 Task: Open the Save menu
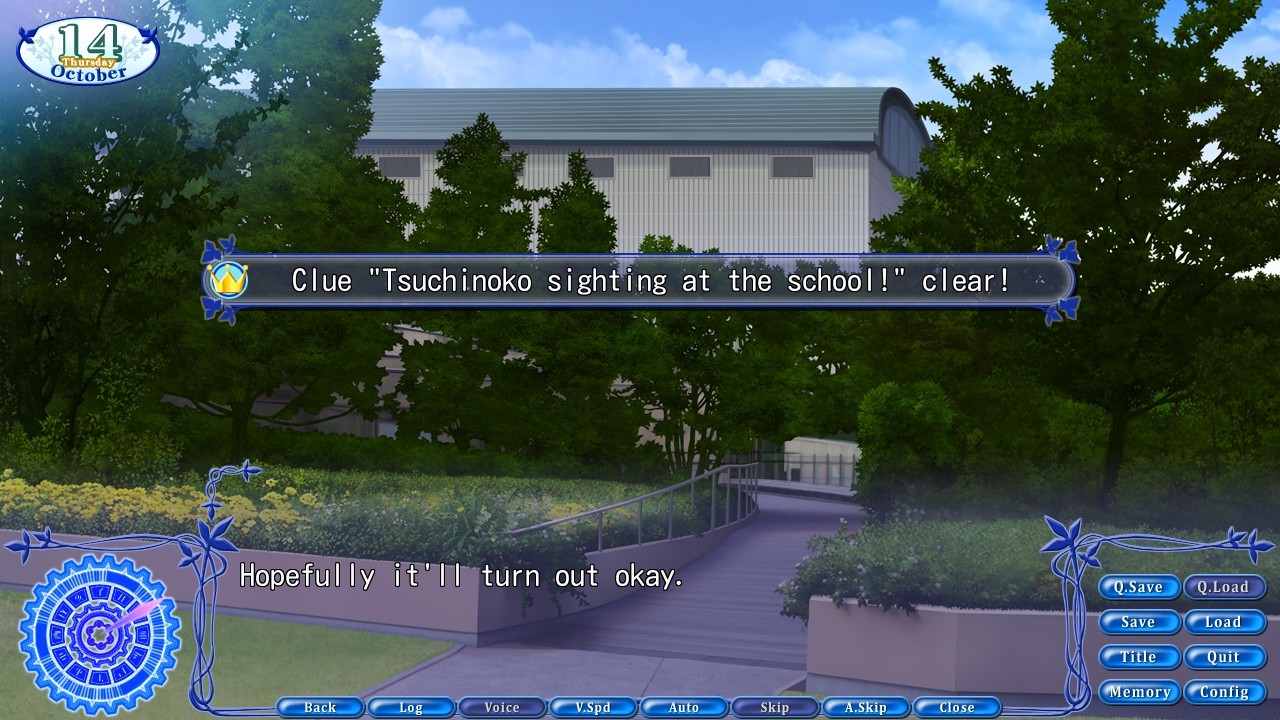1139,622
